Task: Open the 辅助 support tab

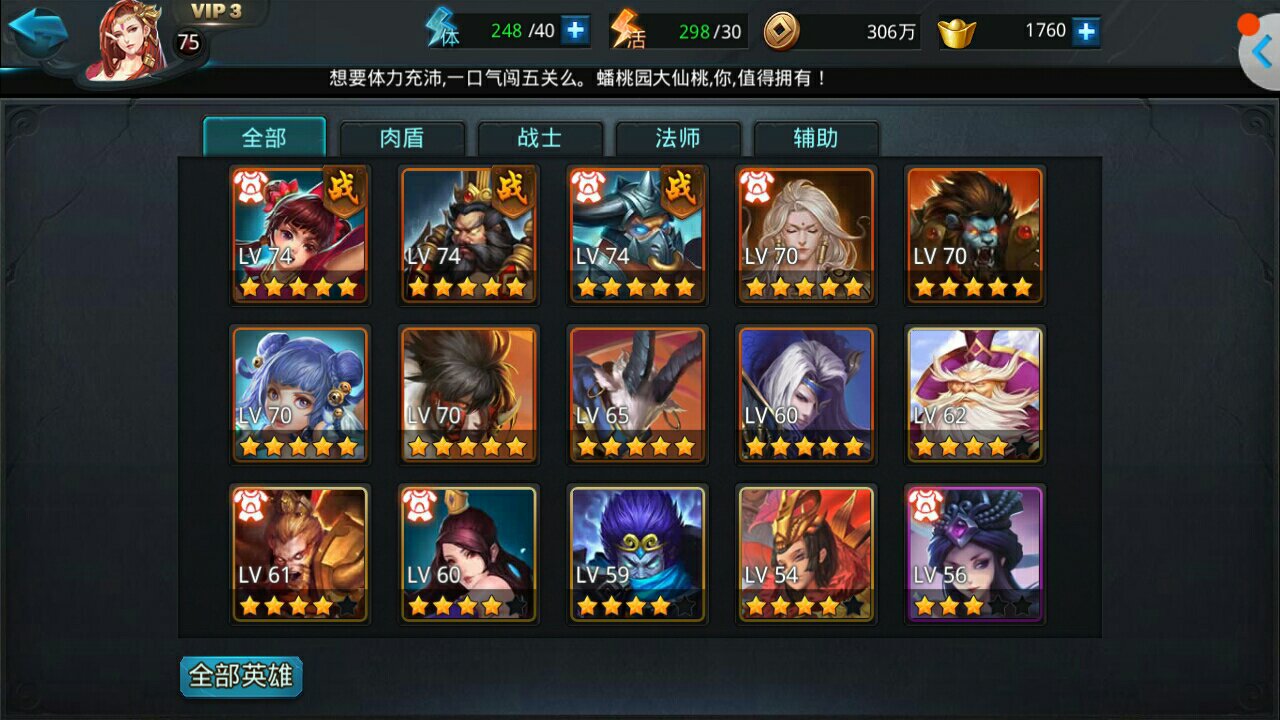Action: tap(815, 138)
